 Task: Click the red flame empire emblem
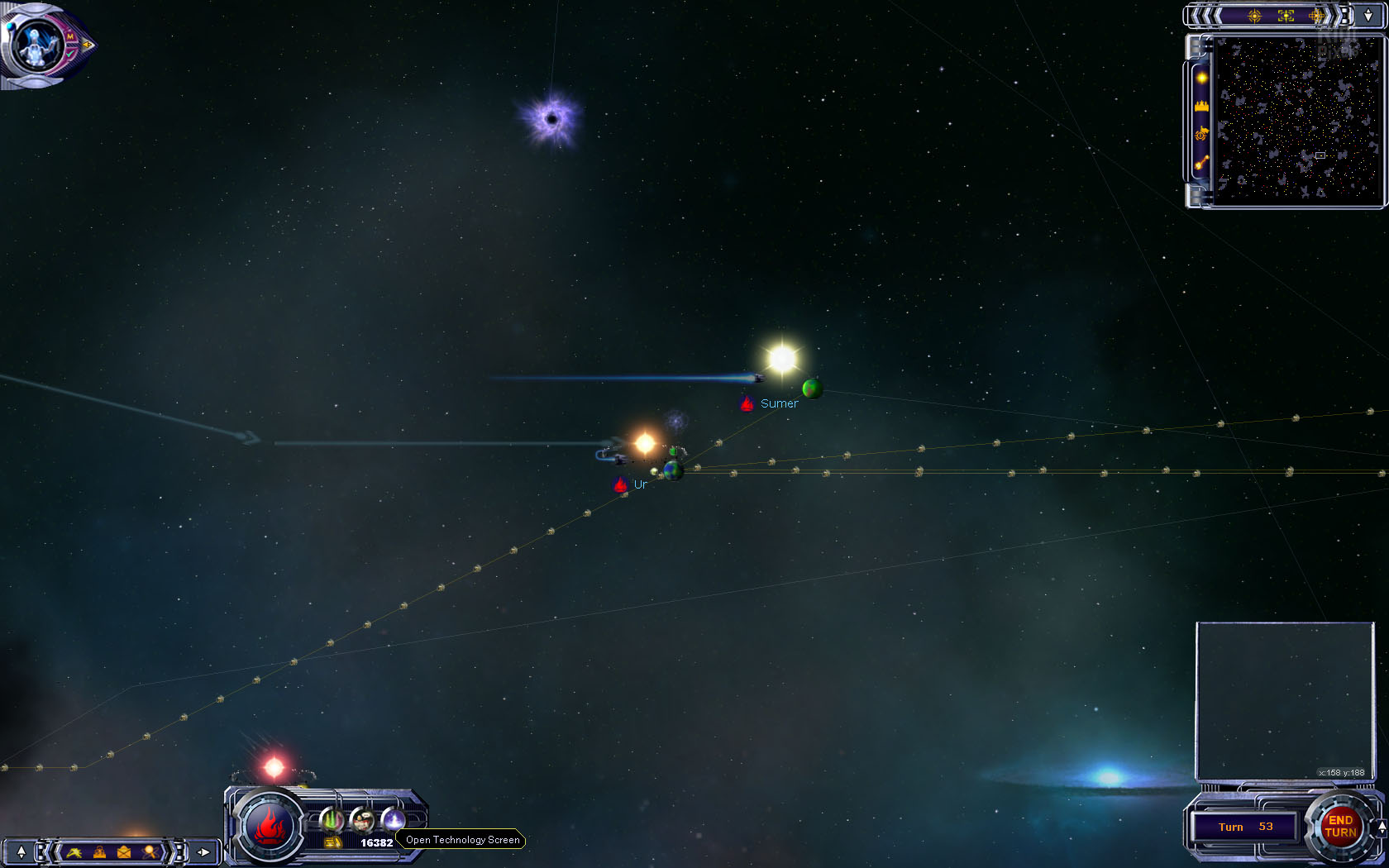pyautogui.click(x=269, y=826)
